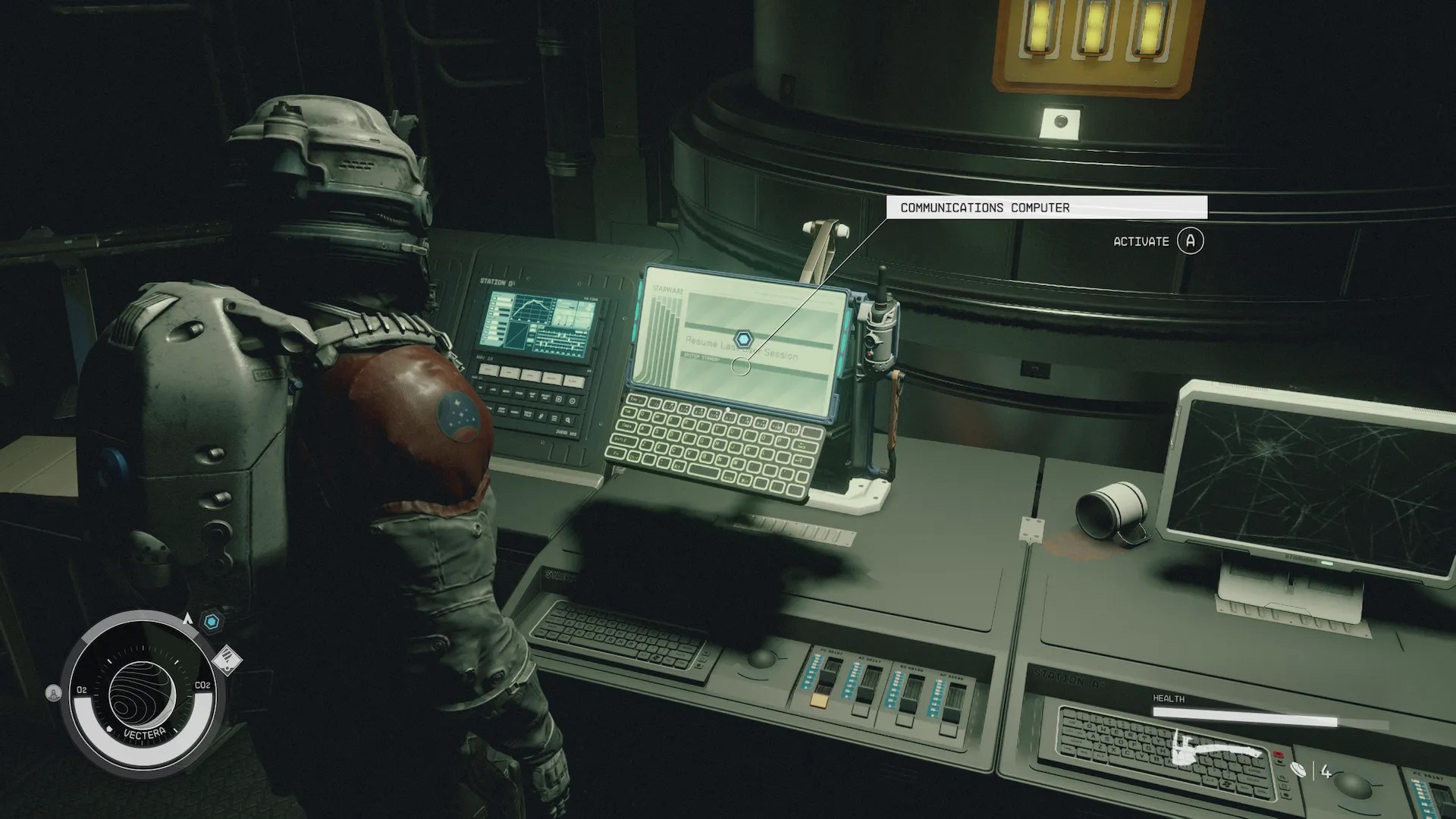This screenshot has width=1456, height=819.
Task: Click the north arrow indicator on the compass
Action: (187, 619)
